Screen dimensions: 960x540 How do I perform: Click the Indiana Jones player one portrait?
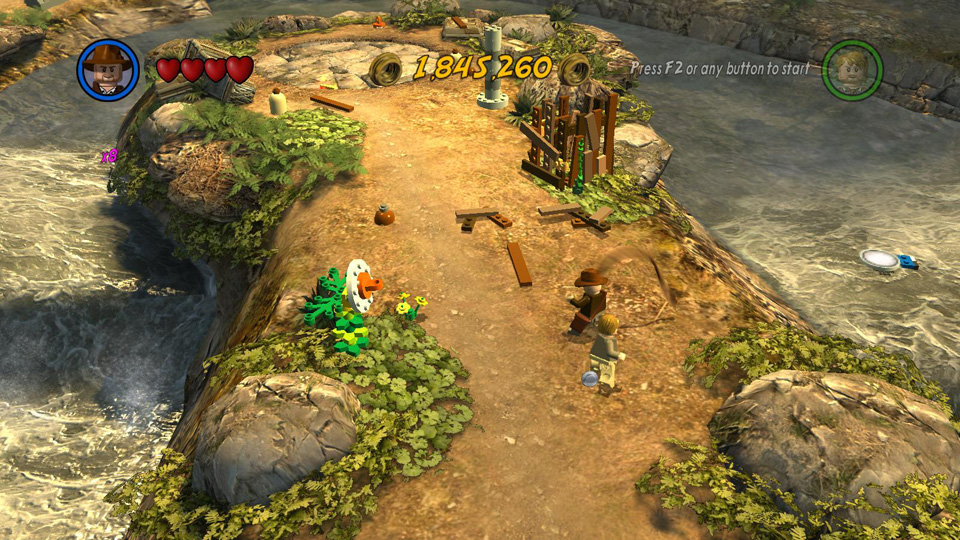point(108,69)
